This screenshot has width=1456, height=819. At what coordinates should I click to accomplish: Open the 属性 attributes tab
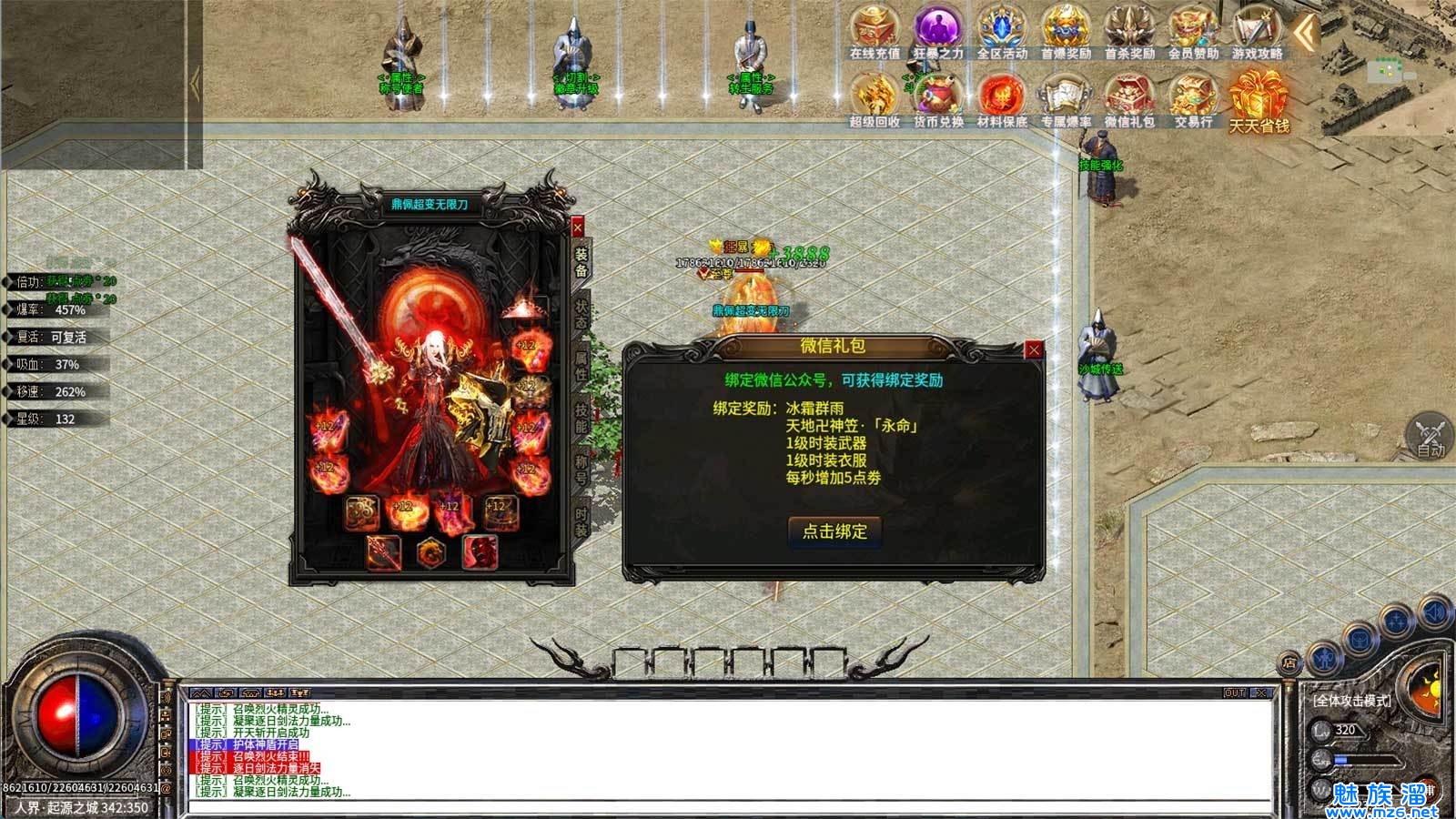pyautogui.click(x=581, y=365)
